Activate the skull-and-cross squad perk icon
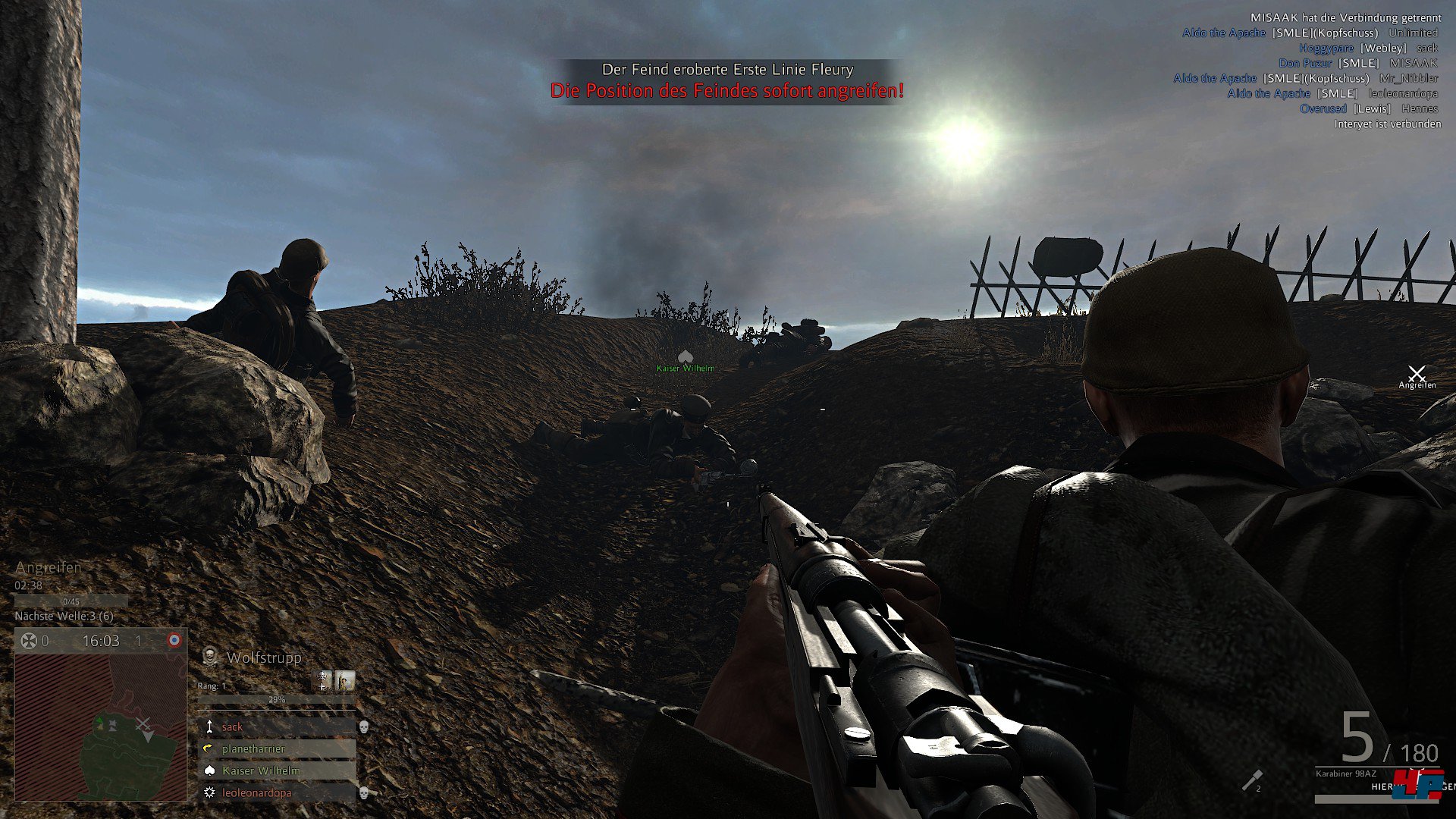Viewport: 1456px width, 819px height. [323, 680]
